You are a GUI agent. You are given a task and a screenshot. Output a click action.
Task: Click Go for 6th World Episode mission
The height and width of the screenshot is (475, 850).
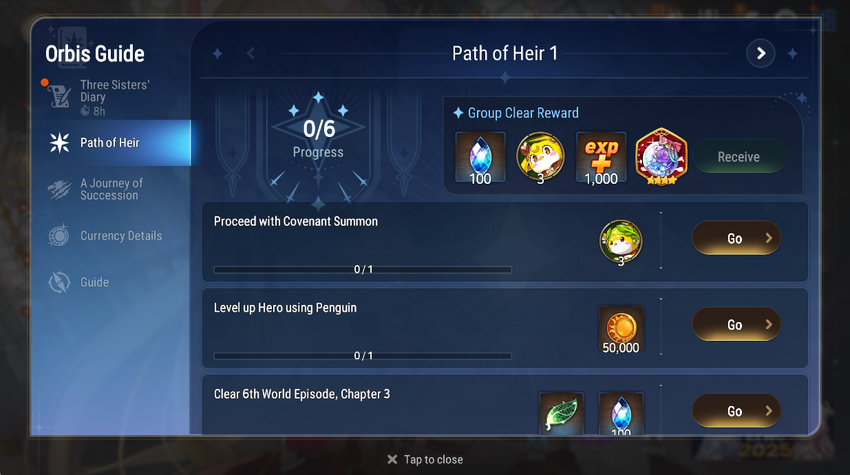pos(736,411)
